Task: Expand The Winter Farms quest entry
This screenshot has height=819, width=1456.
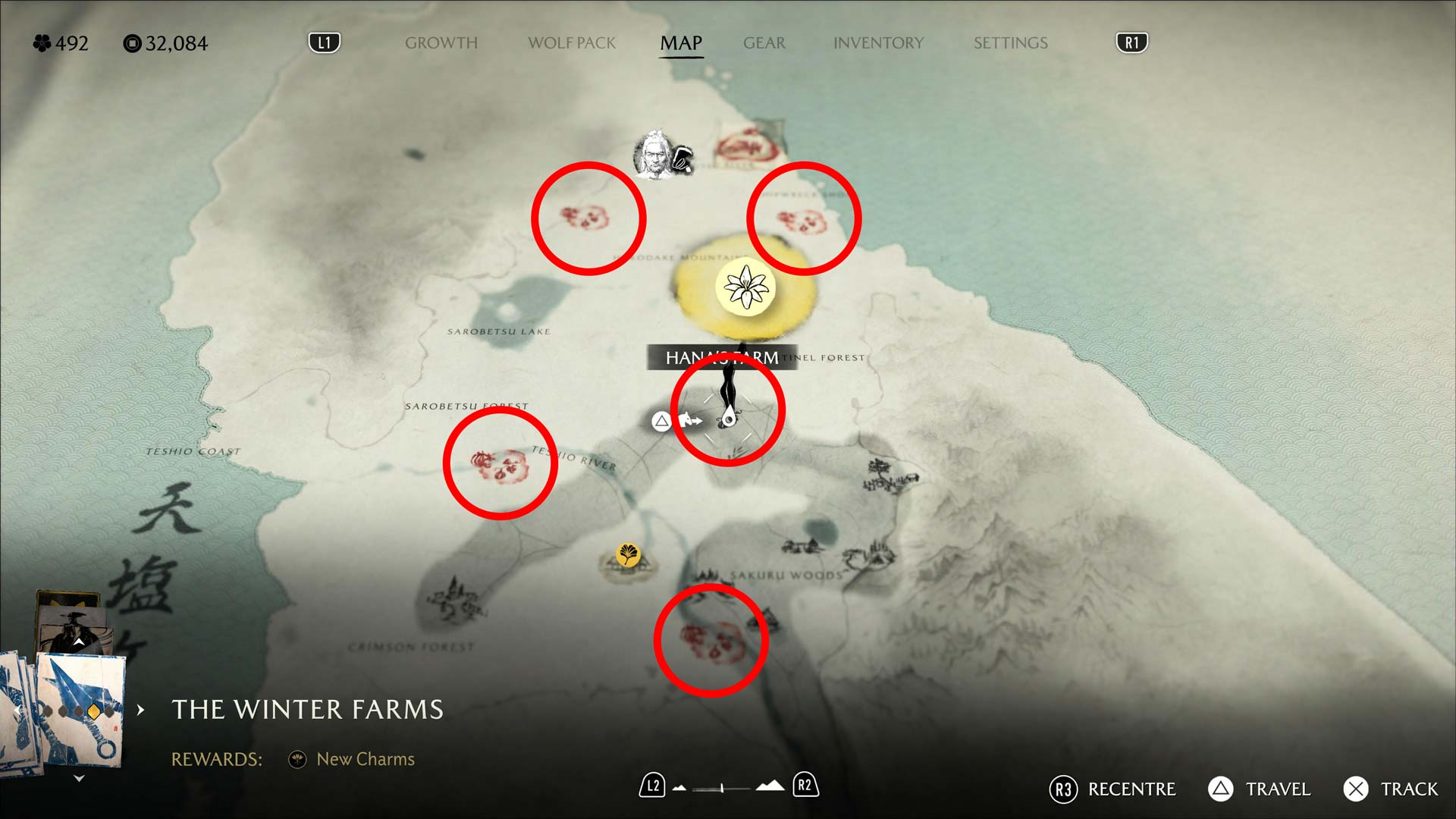Action: tap(141, 710)
